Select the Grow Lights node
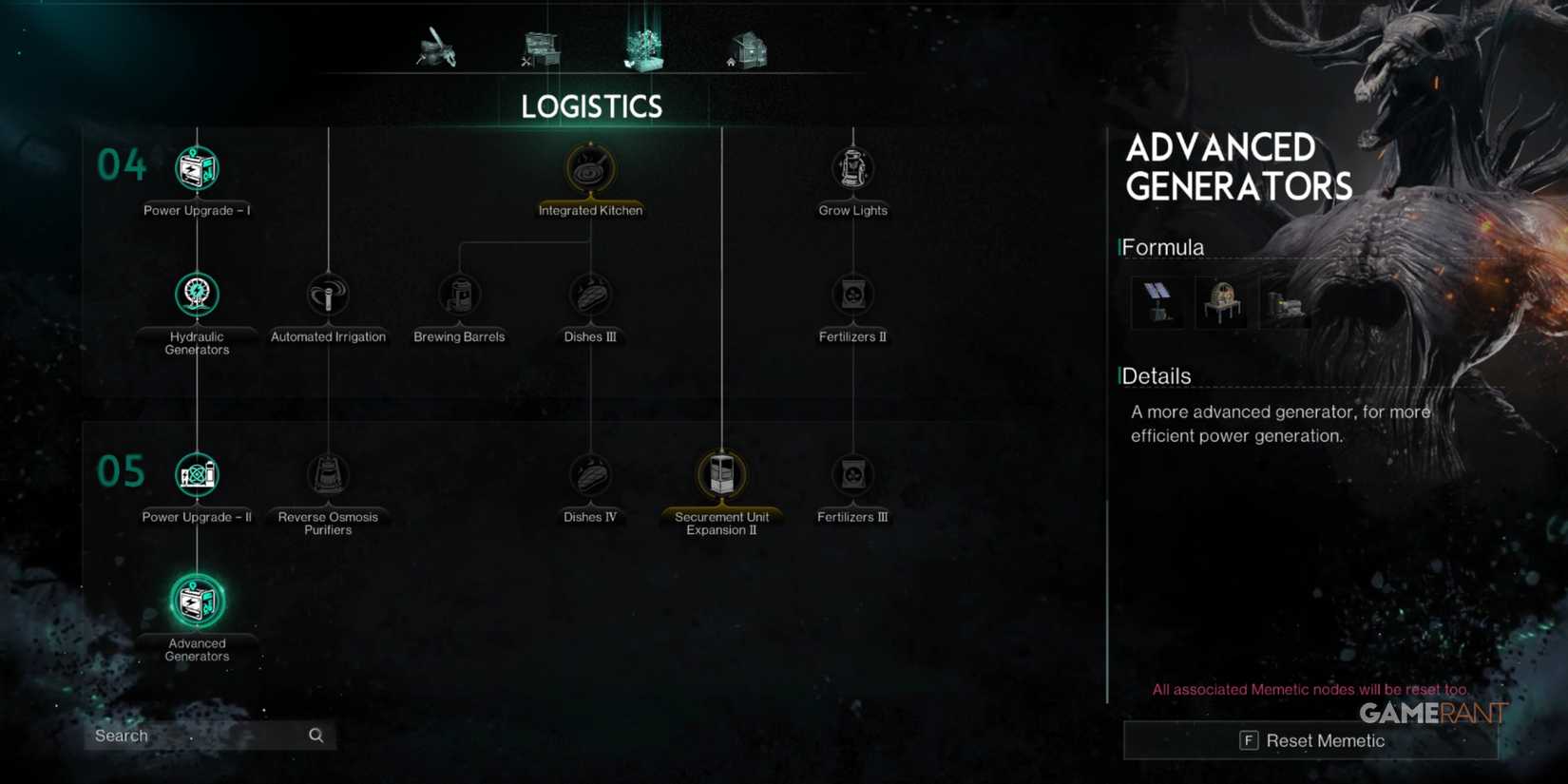 (x=852, y=167)
